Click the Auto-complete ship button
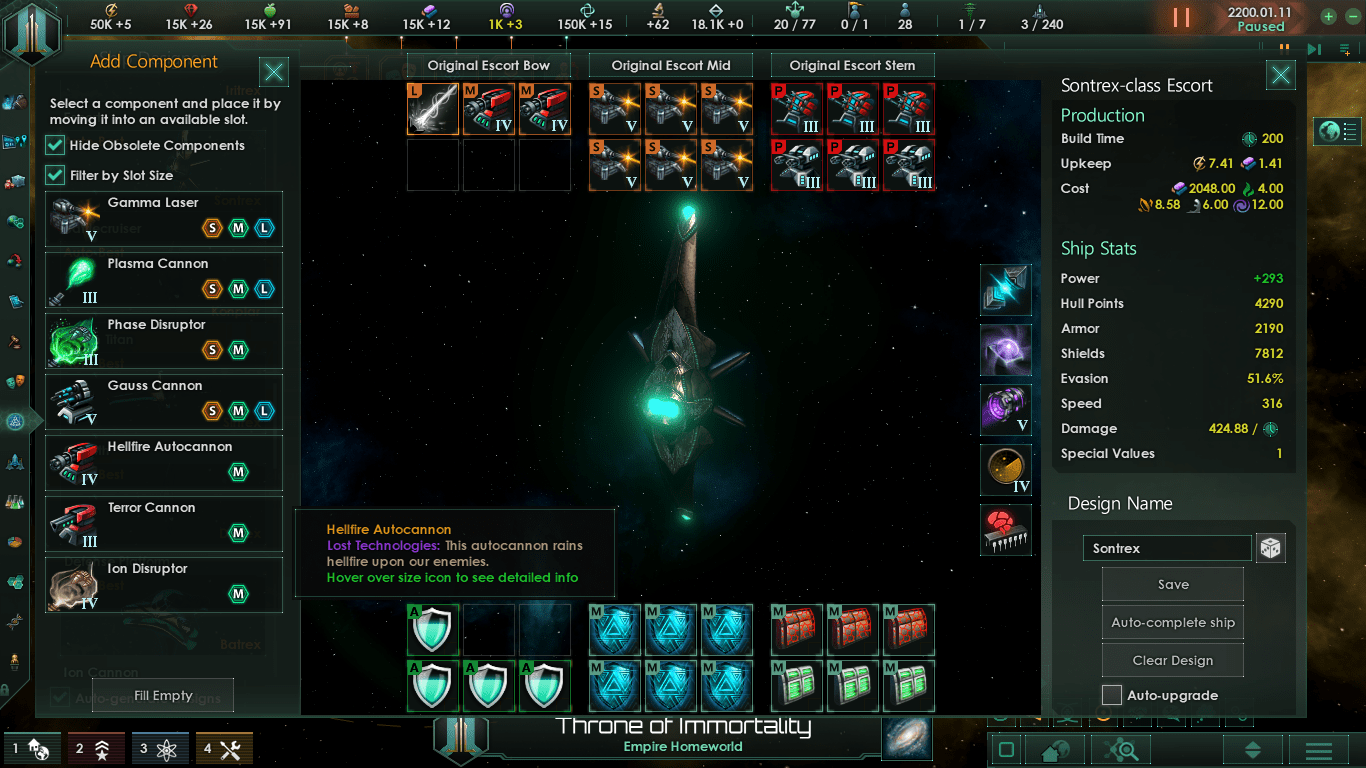This screenshot has height=768, width=1366. [x=1172, y=623]
